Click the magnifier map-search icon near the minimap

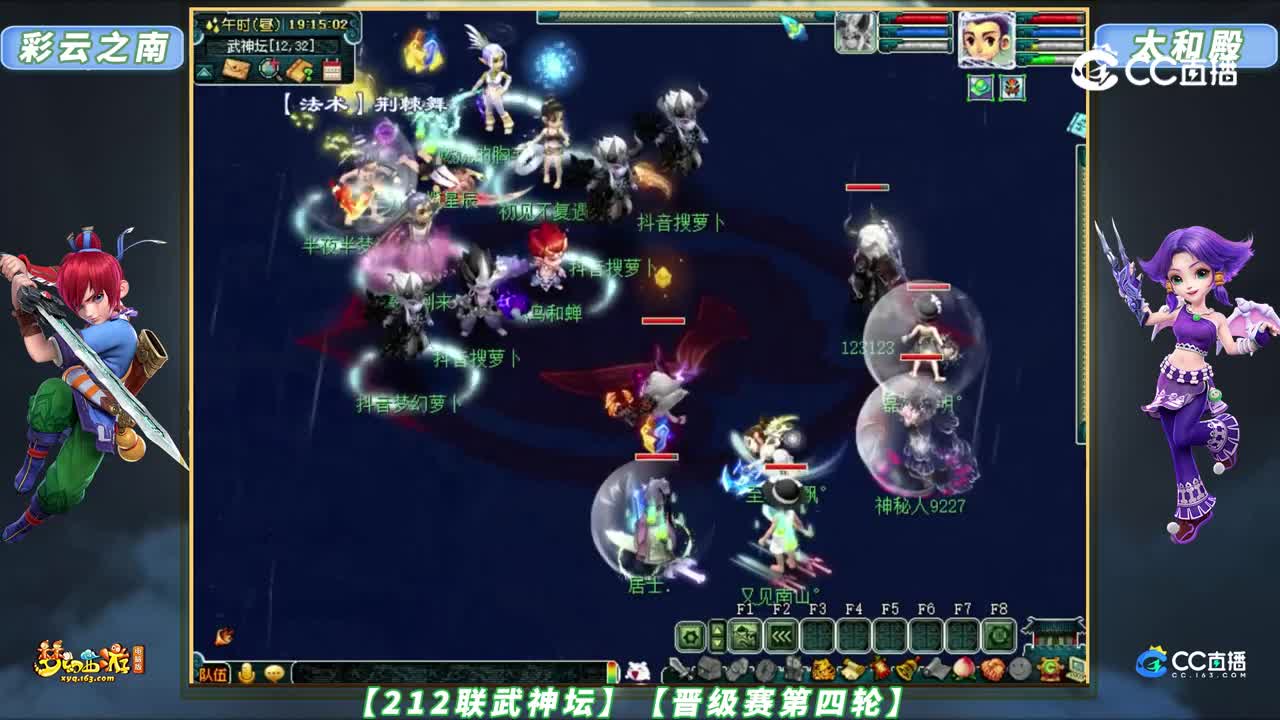pyautogui.click(x=269, y=70)
